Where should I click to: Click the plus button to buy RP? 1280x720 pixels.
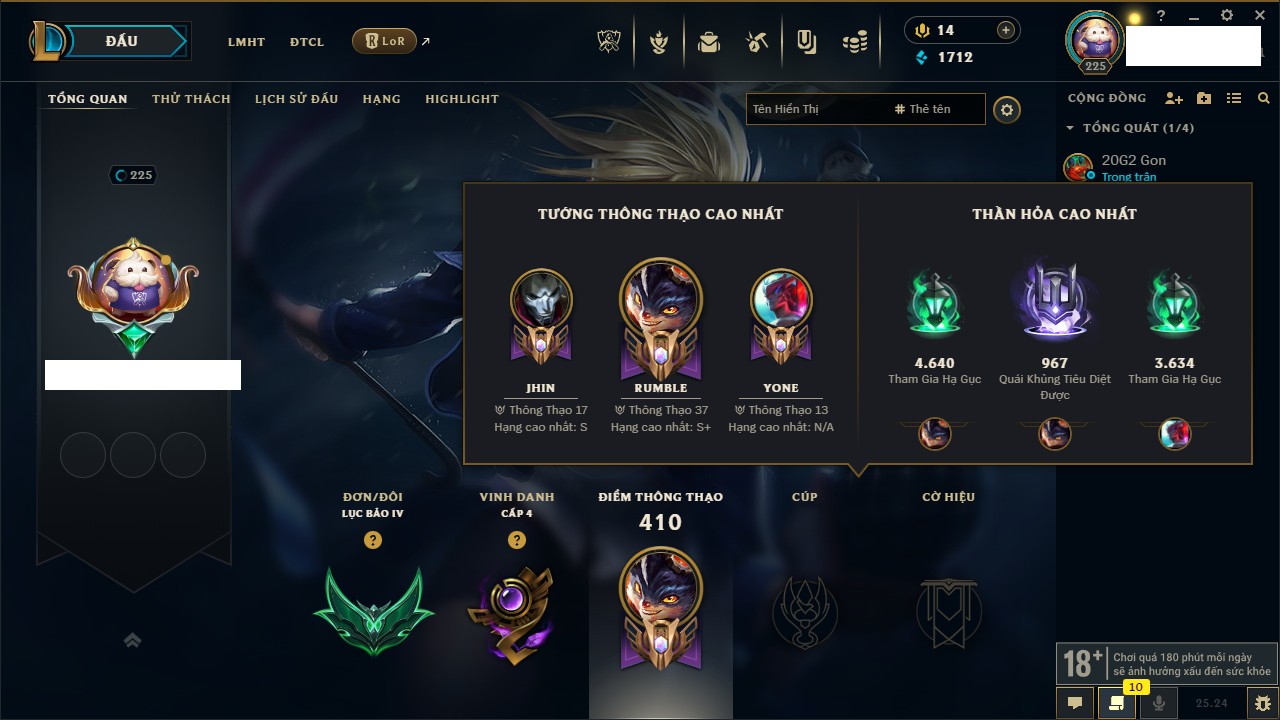pyautogui.click(x=1005, y=30)
